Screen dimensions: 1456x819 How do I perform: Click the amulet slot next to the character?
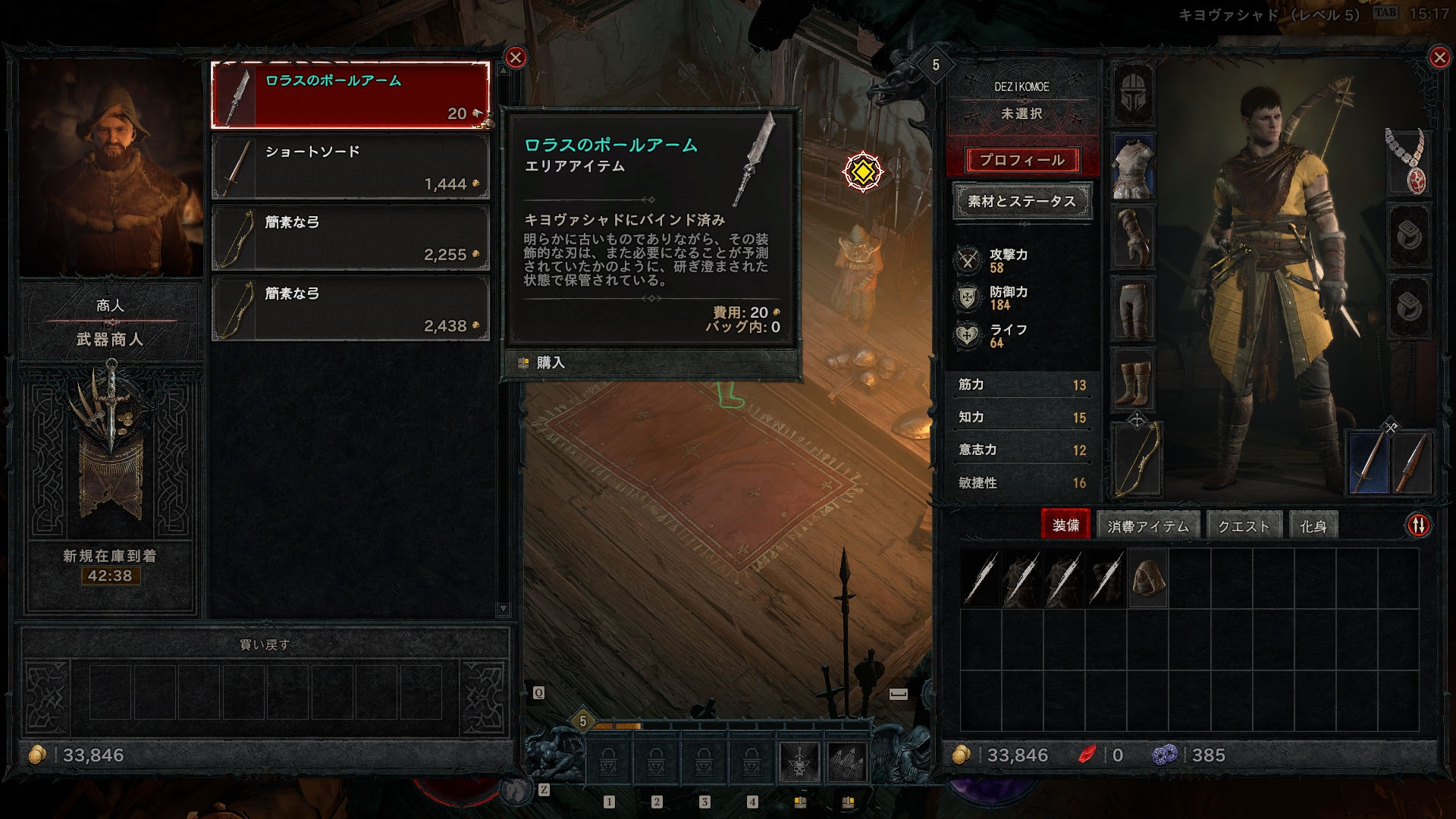(x=1408, y=163)
